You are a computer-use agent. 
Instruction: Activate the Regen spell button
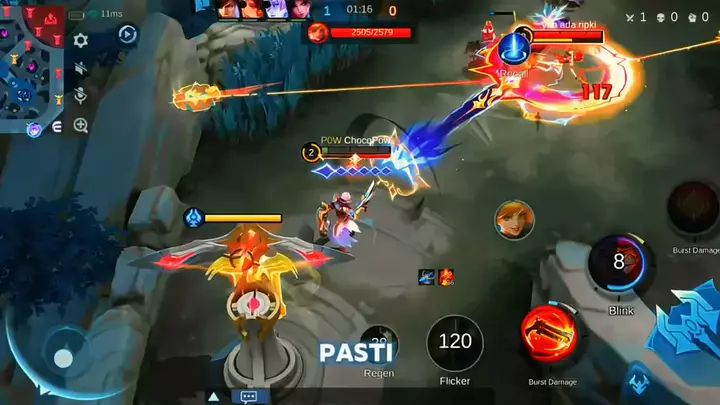tap(378, 345)
